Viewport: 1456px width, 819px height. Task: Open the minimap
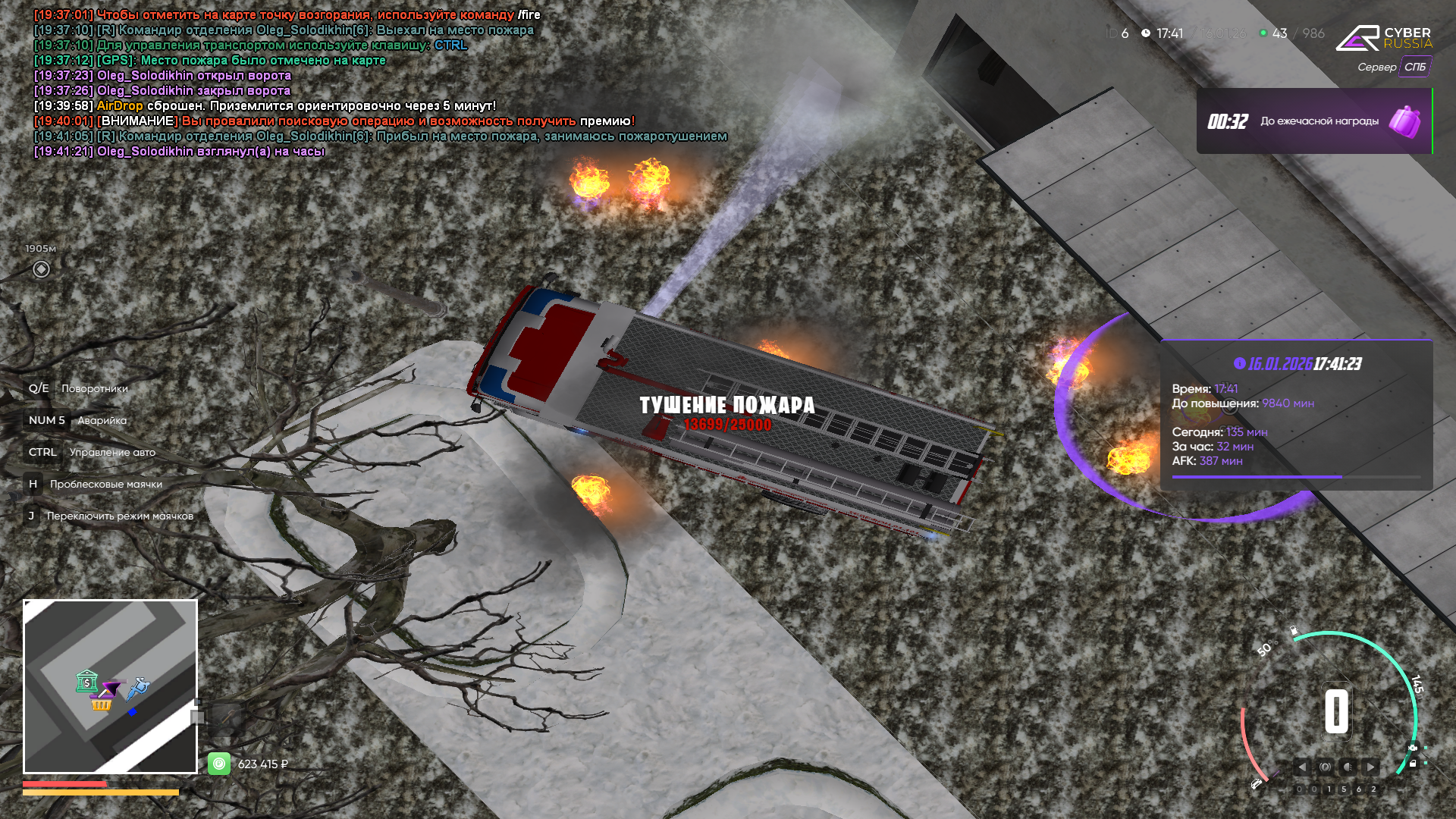pos(110,686)
